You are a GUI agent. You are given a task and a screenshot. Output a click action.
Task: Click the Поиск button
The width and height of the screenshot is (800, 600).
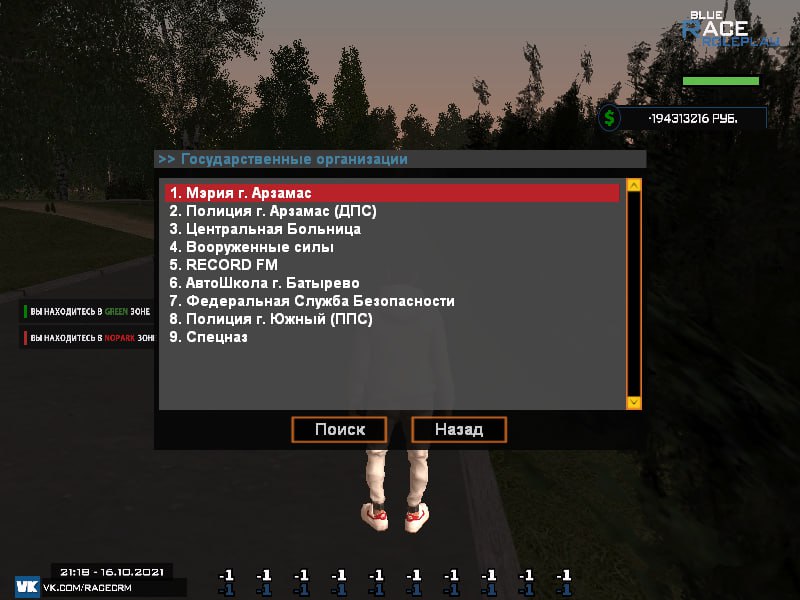click(x=339, y=430)
